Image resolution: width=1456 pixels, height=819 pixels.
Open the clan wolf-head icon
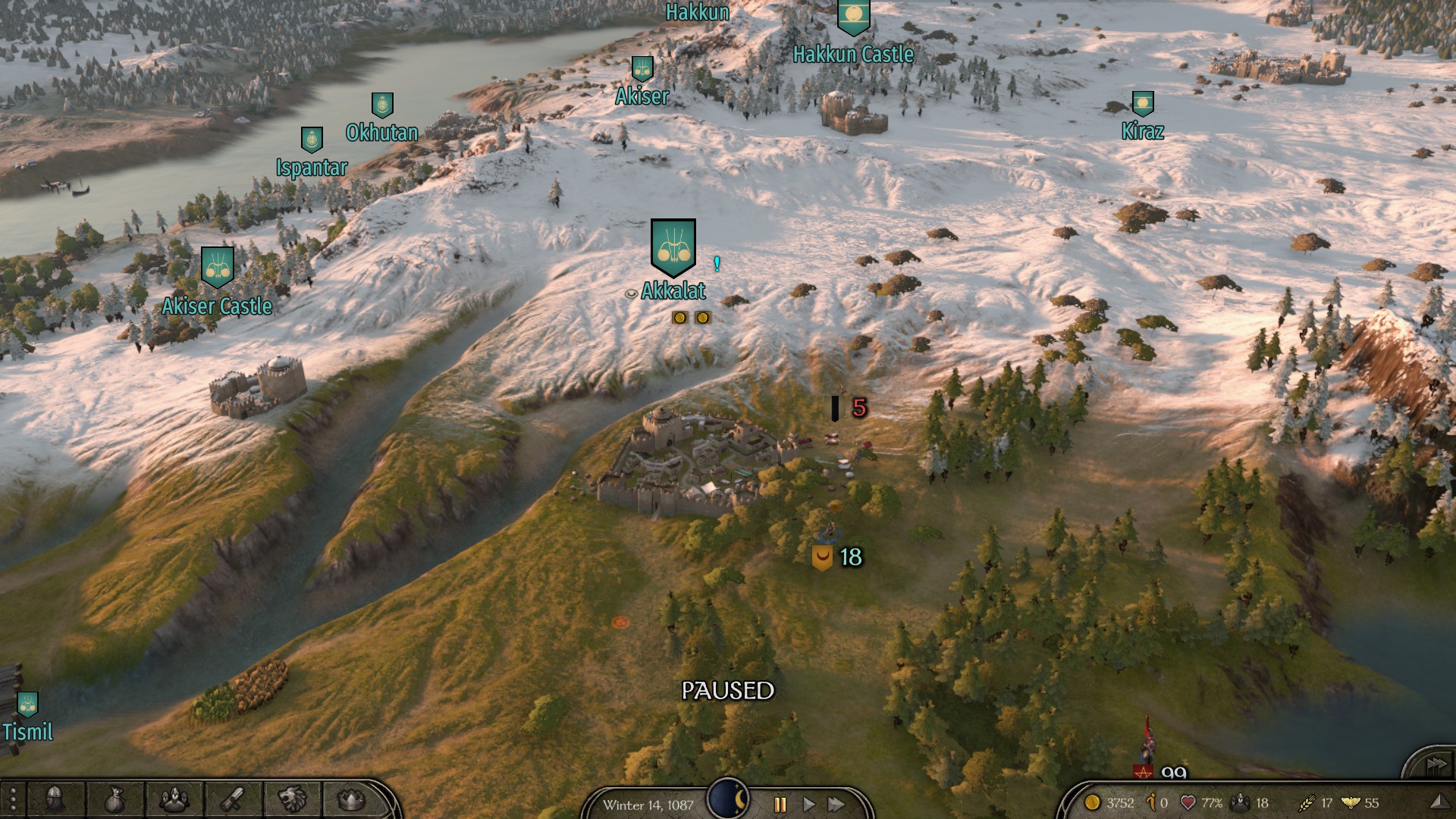pos(292,799)
